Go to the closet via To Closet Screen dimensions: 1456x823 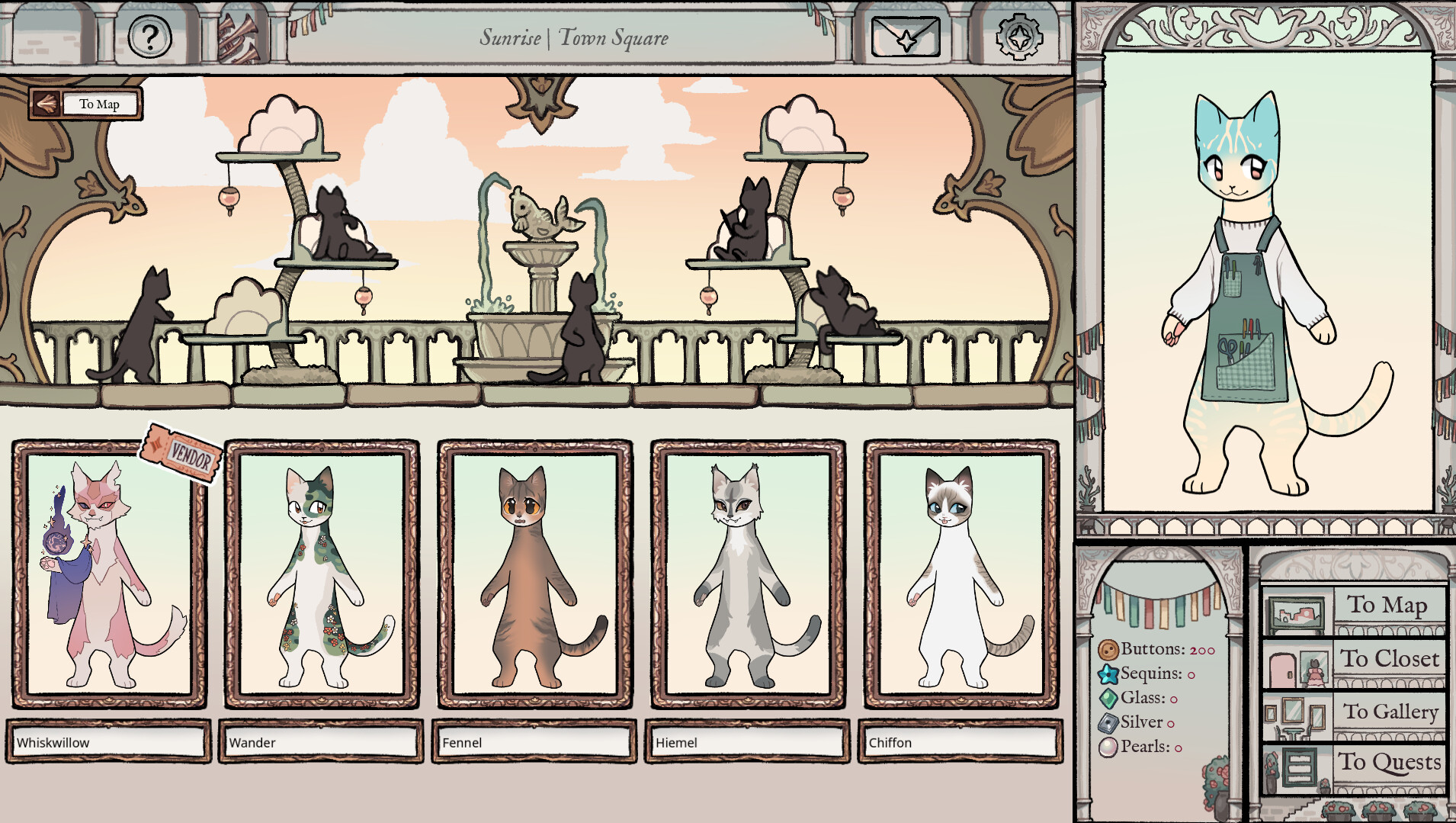[1390, 659]
